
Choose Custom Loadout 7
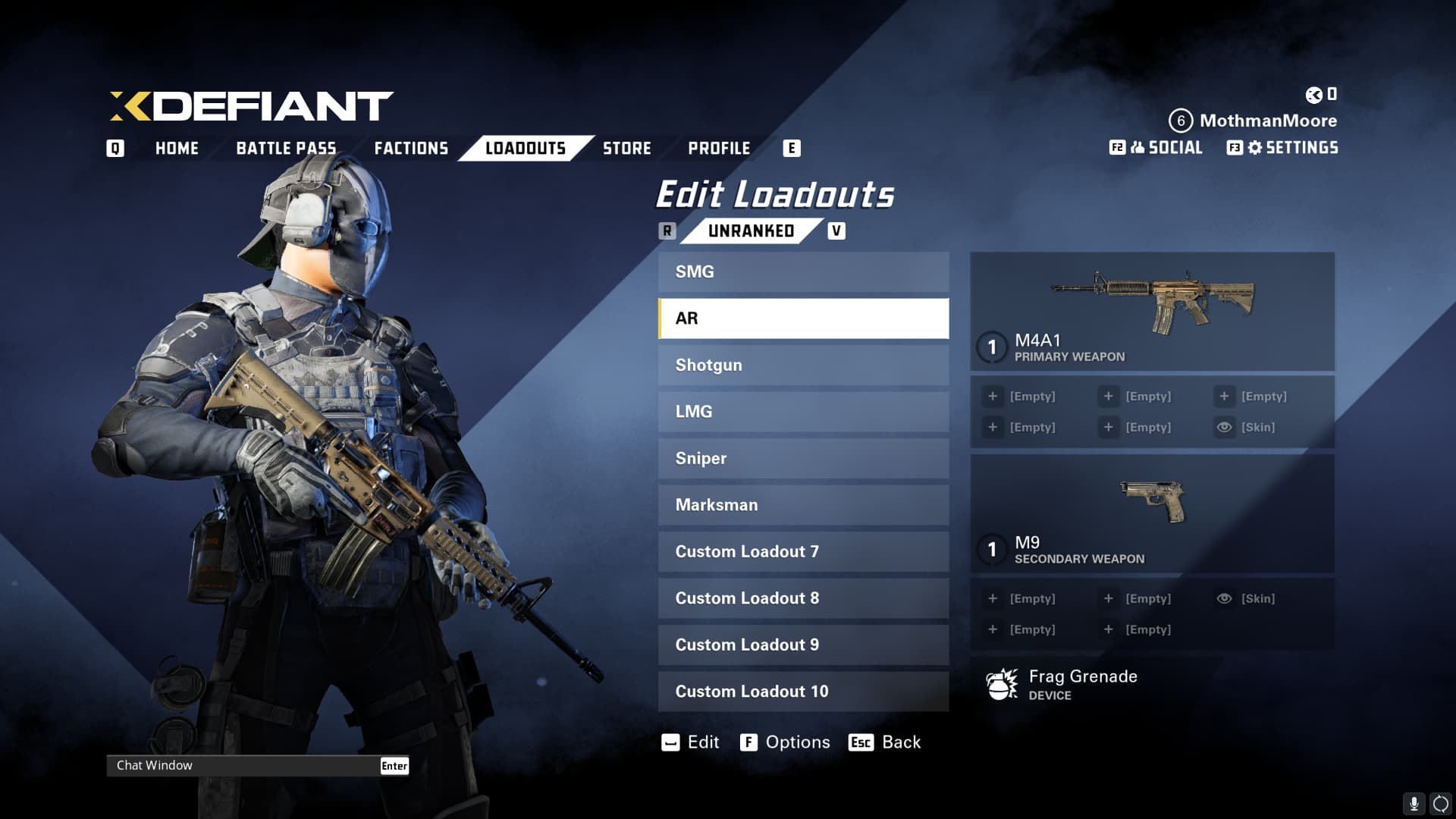click(x=803, y=551)
